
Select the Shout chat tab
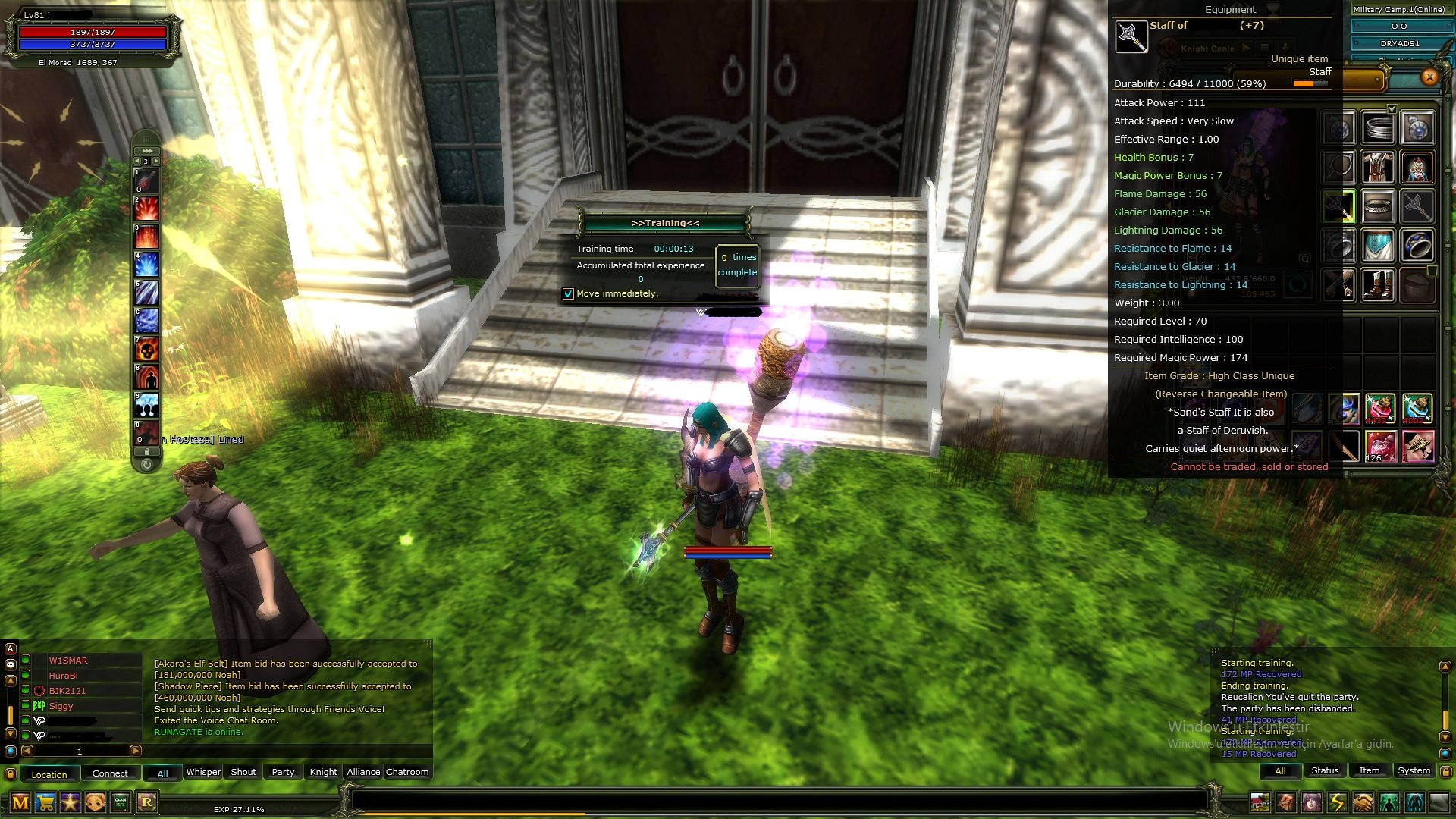243,772
